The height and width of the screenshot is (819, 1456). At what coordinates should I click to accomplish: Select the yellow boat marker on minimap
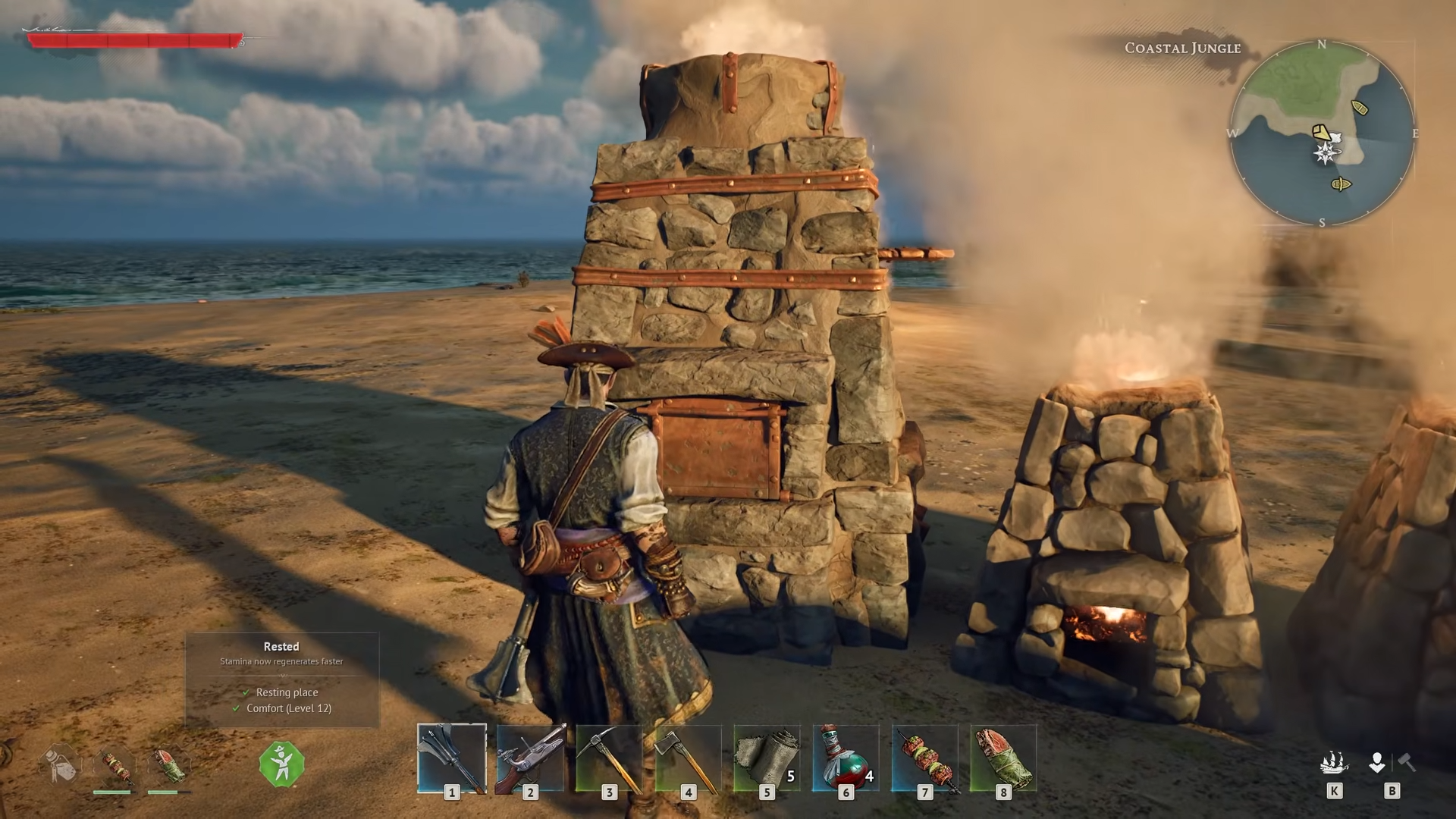coord(1360,108)
